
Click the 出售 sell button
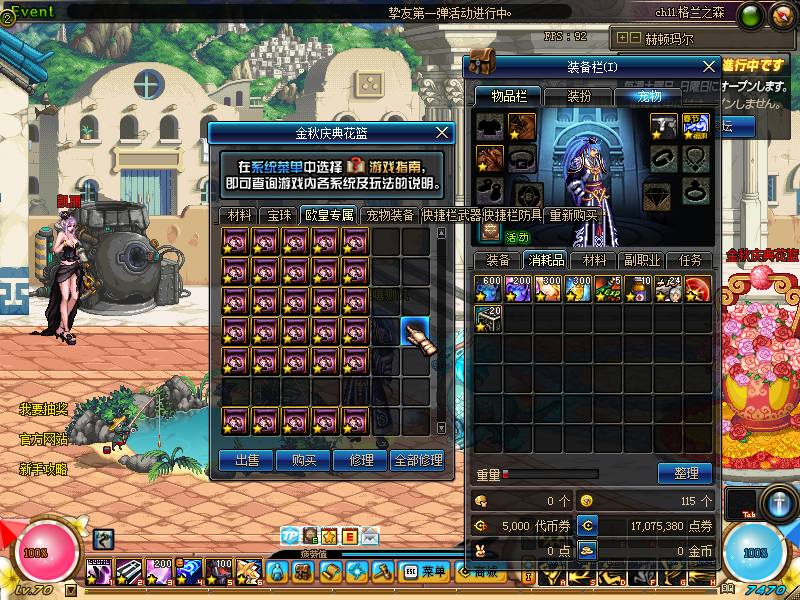246,460
